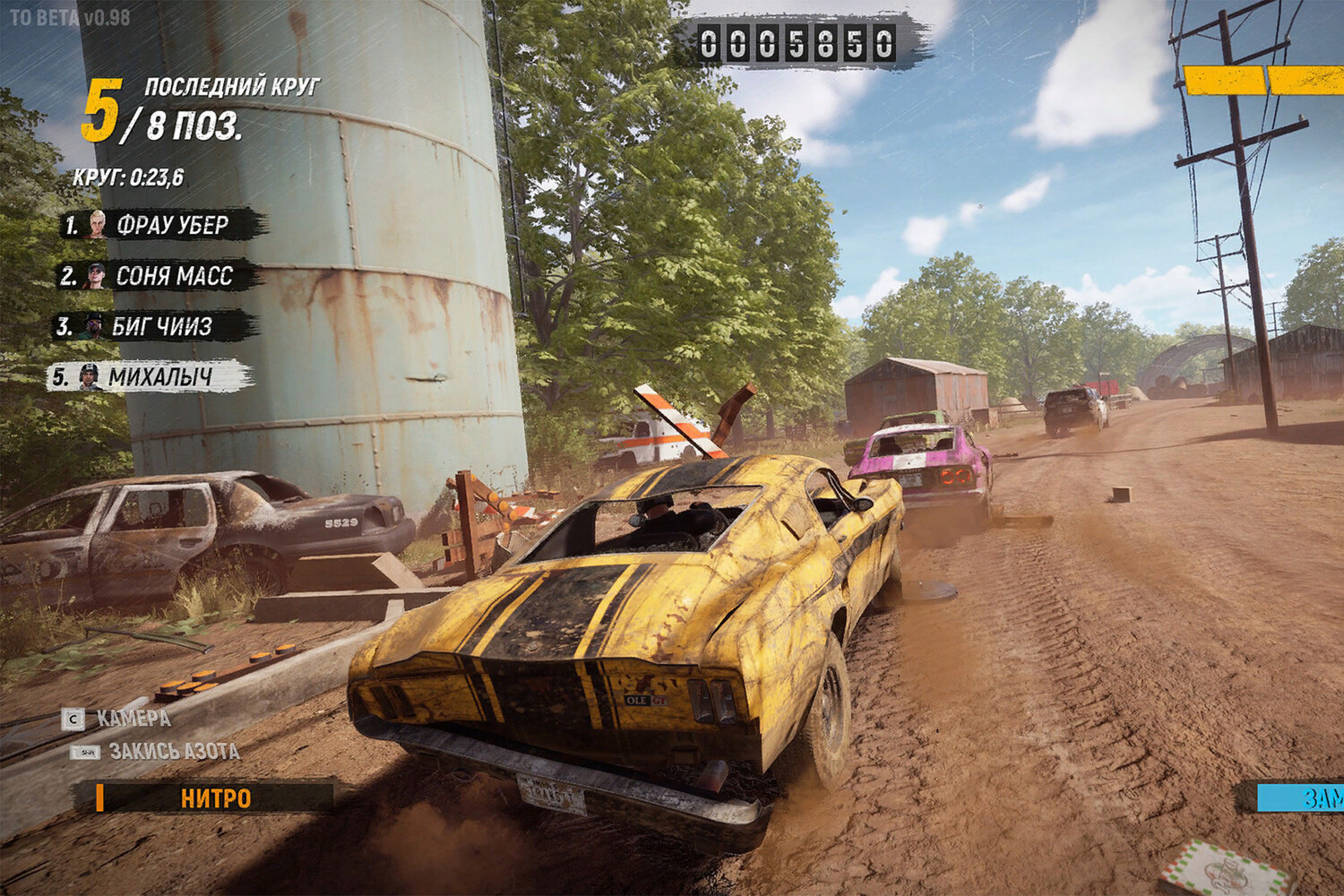Select the ФРАУ УБЕР leaderboard row
The image size is (1344, 896).
click(163, 225)
